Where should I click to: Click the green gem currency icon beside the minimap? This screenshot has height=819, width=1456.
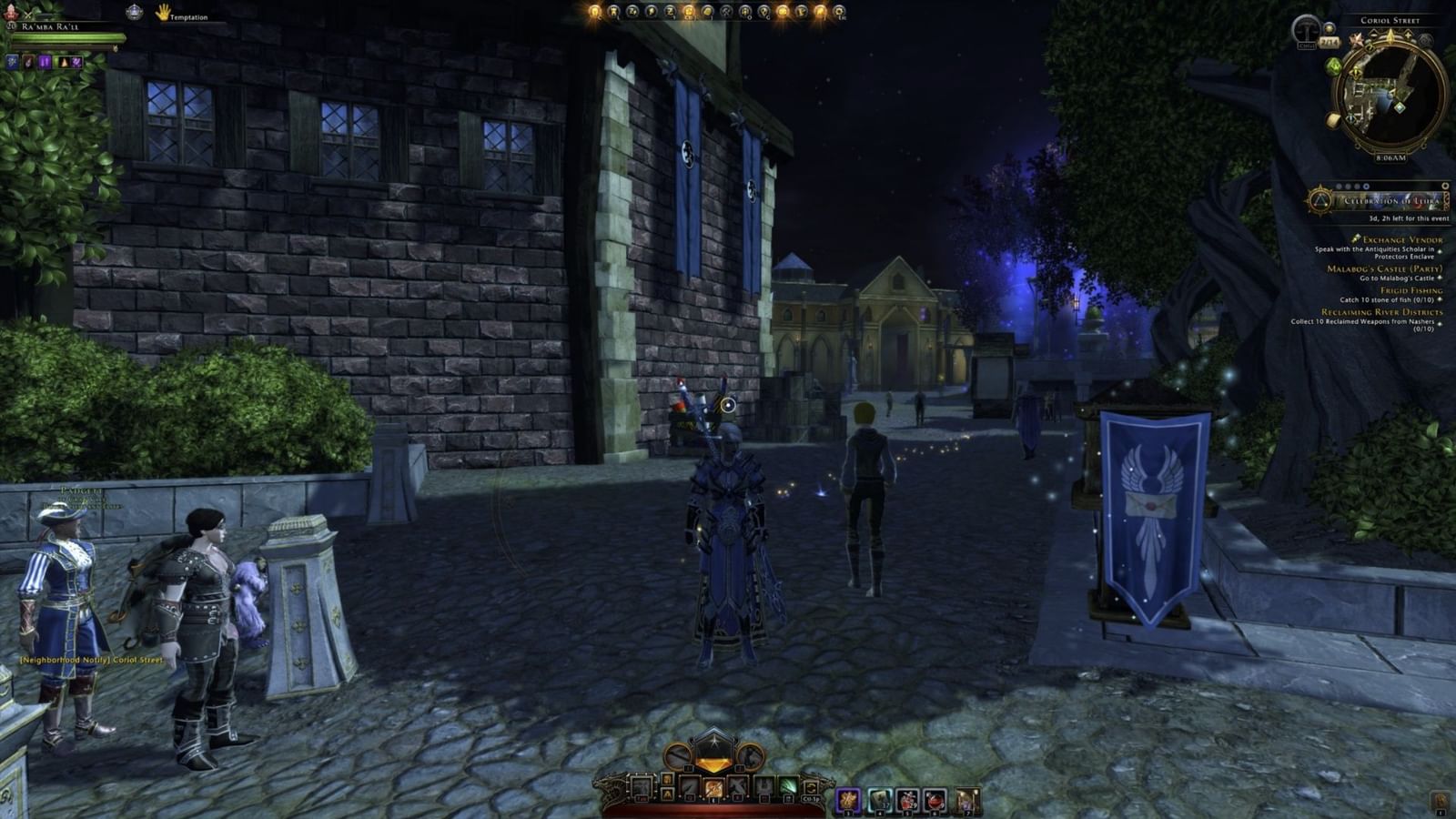coord(1331,66)
